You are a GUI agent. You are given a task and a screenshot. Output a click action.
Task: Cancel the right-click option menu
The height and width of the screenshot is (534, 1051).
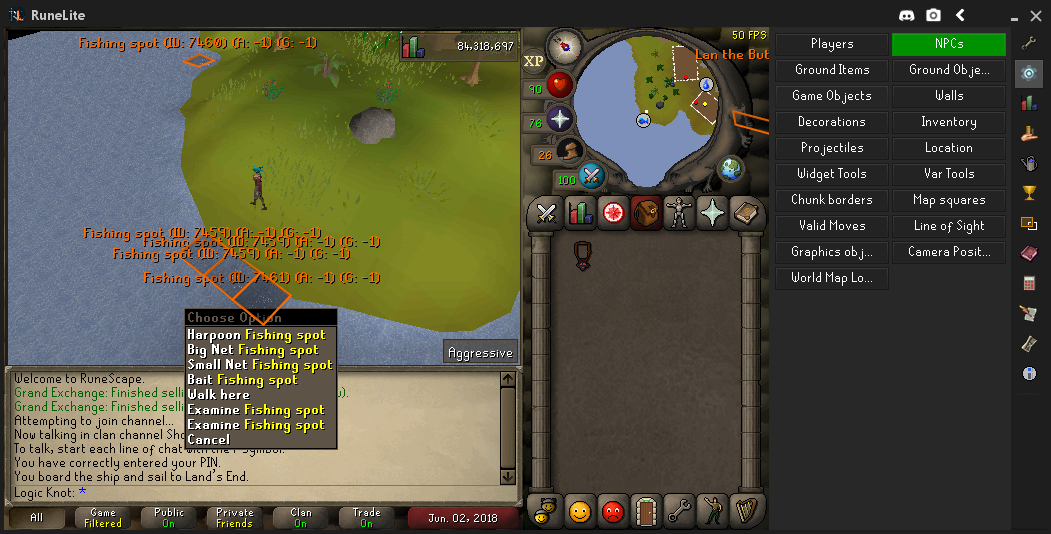coord(208,440)
